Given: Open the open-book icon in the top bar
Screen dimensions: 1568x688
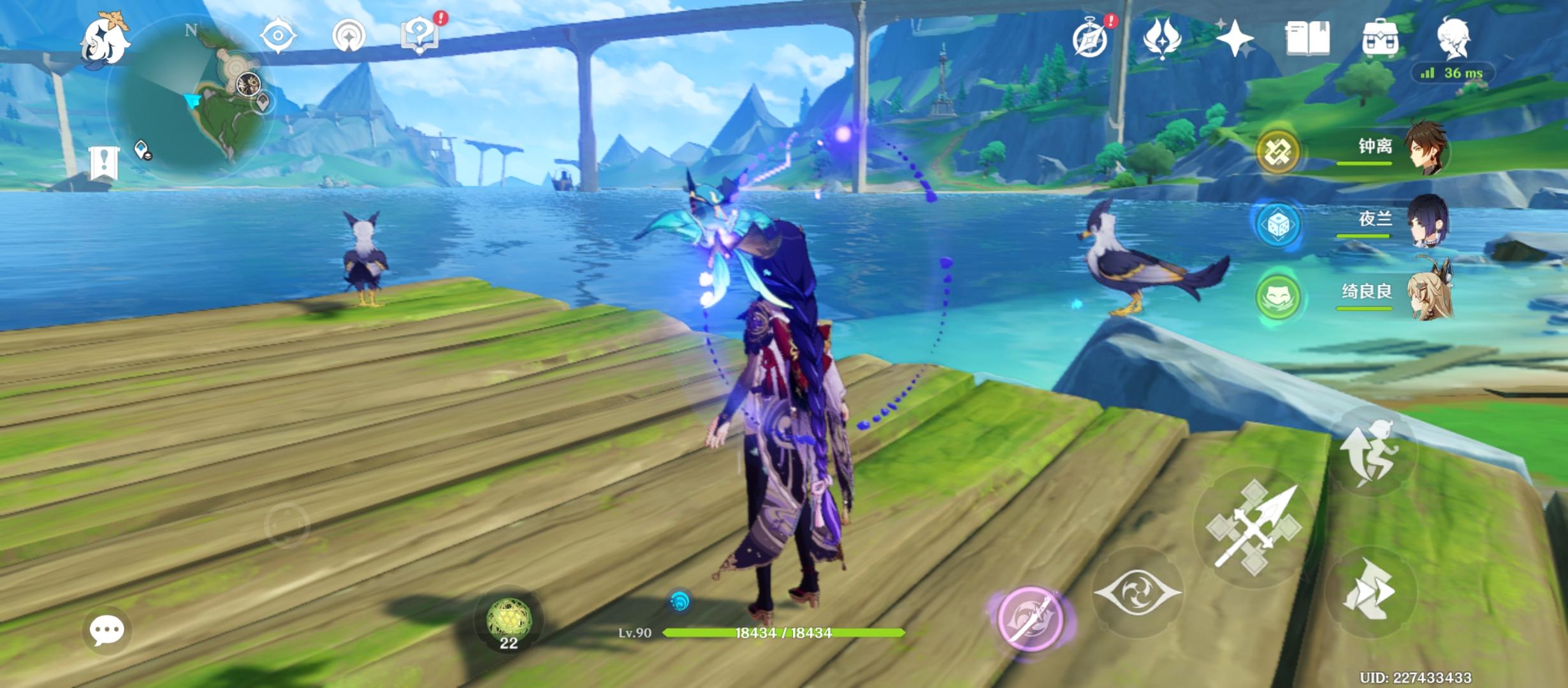Looking at the screenshot, I should click(1307, 38).
